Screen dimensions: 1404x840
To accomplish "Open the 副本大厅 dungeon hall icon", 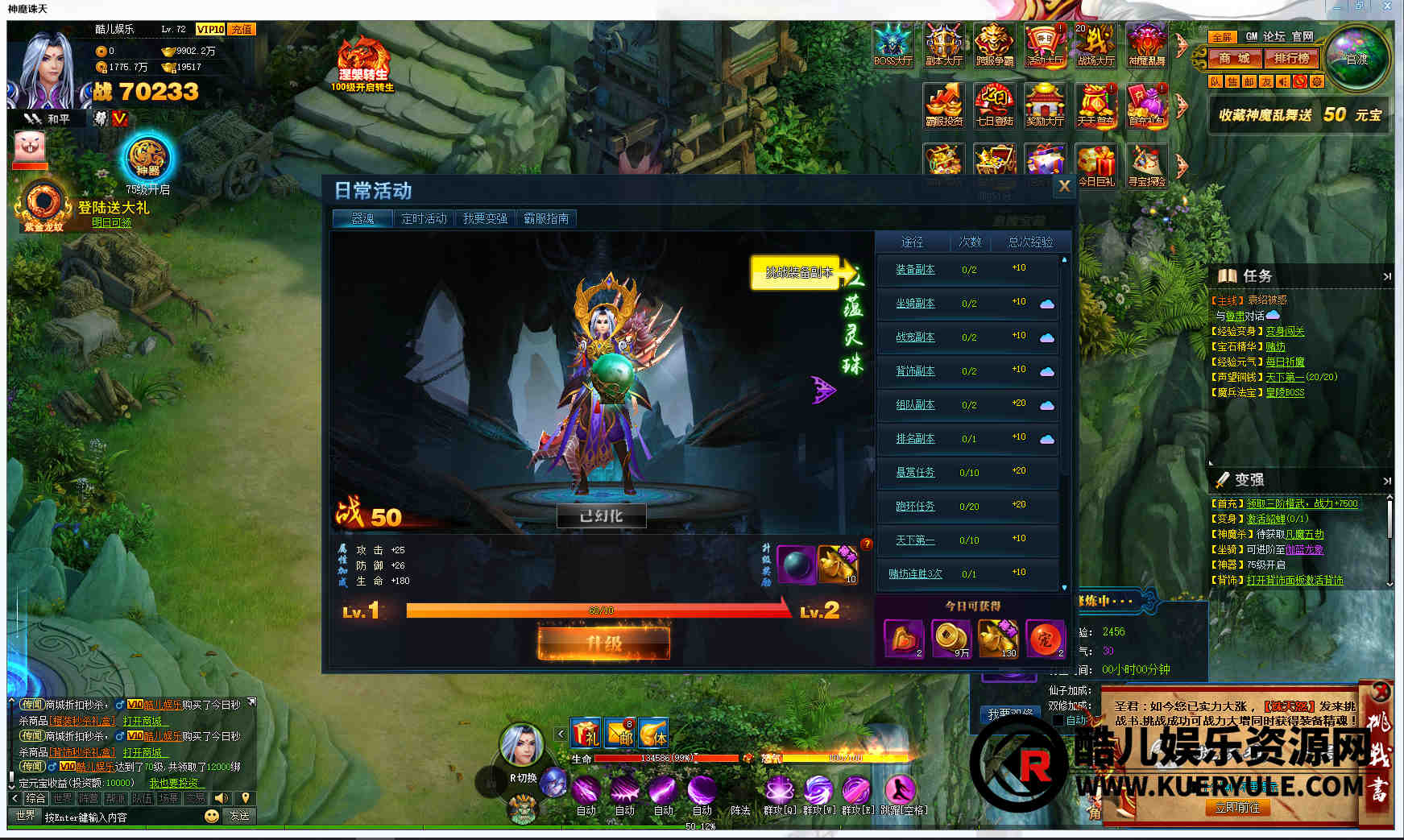I will pos(944,45).
